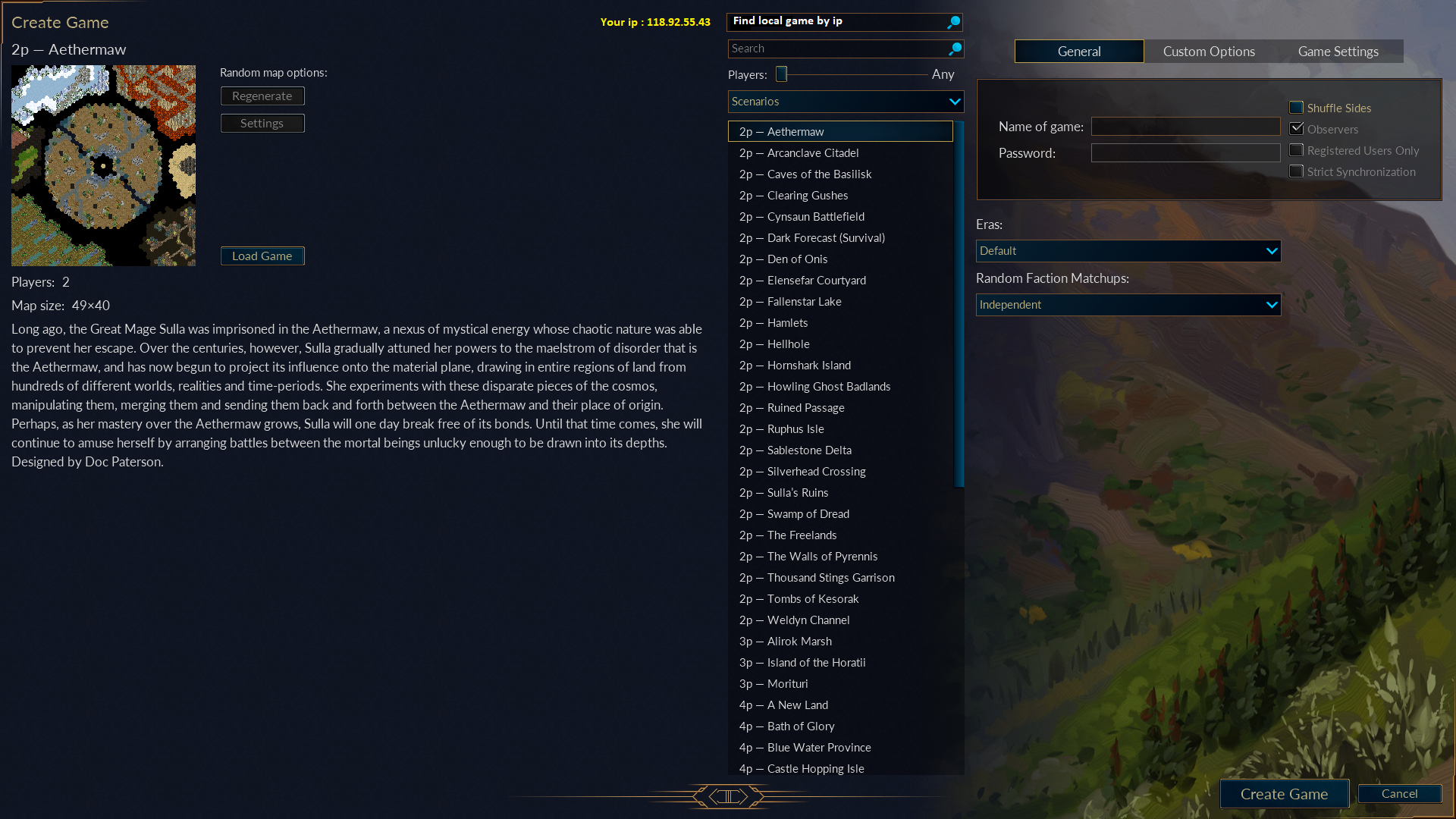The height and width of the screenshot is (819, 1456).
Task: Toggle the Shuffle Sides checkbox
Action: coord(1297,108)
